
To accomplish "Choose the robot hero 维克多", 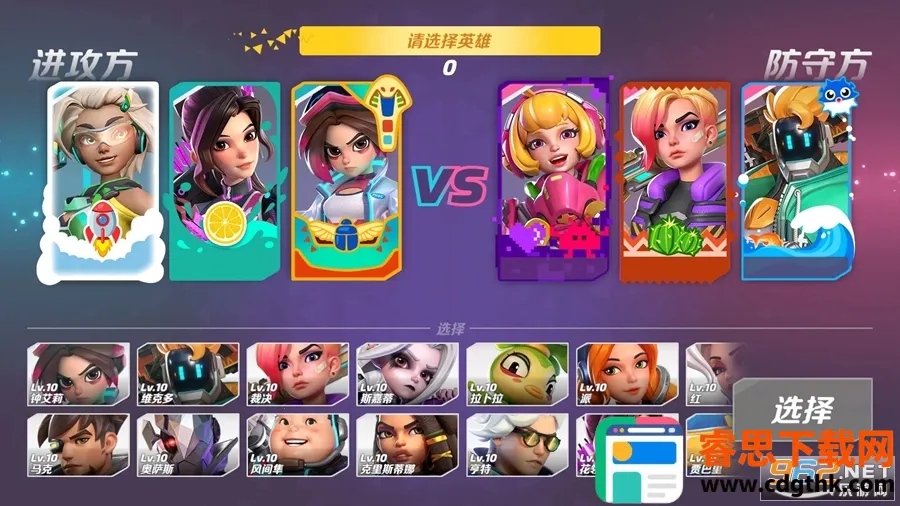I will coord(188,373).
